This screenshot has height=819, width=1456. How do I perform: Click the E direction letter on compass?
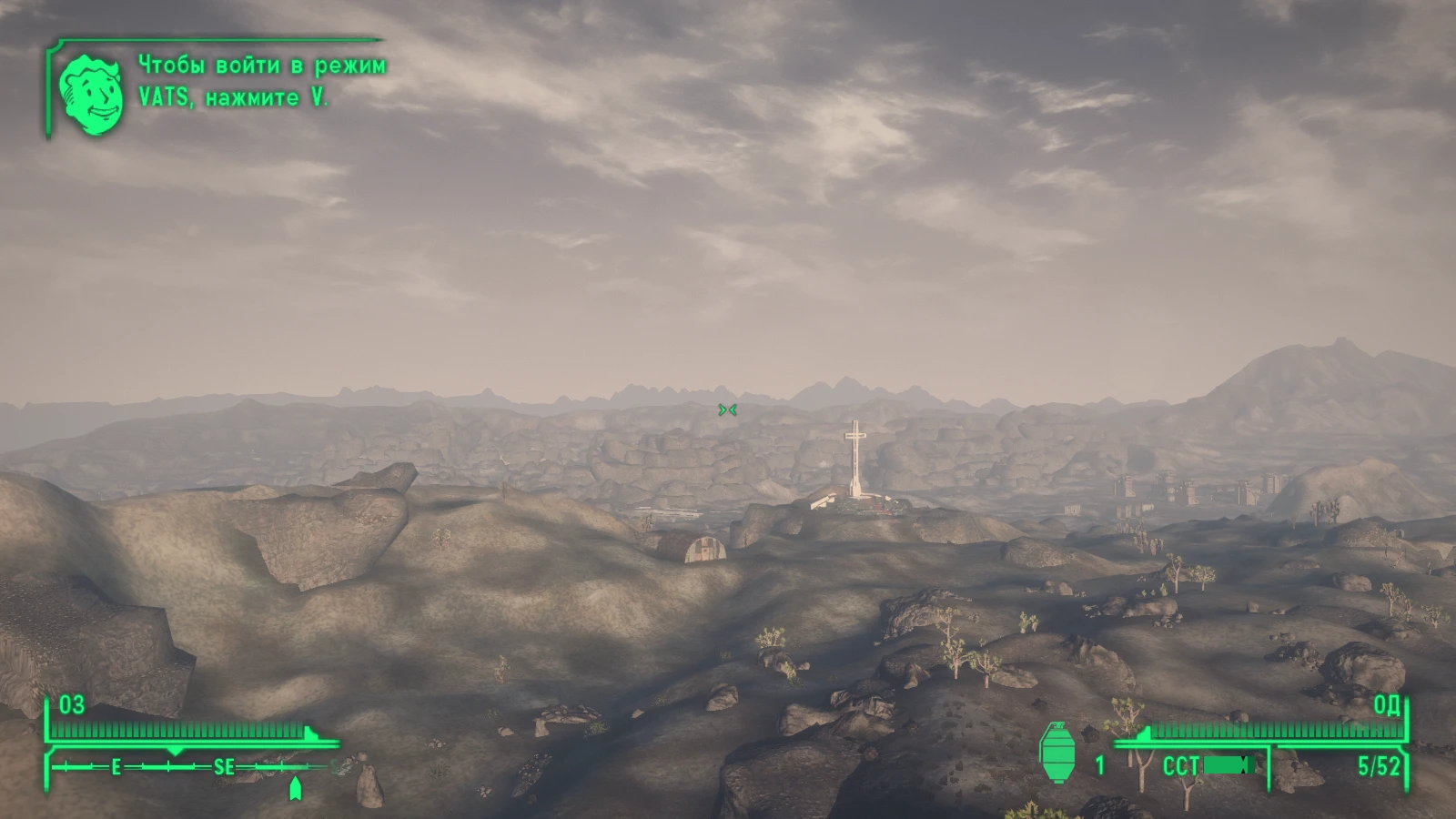click(x=116, y=767)
